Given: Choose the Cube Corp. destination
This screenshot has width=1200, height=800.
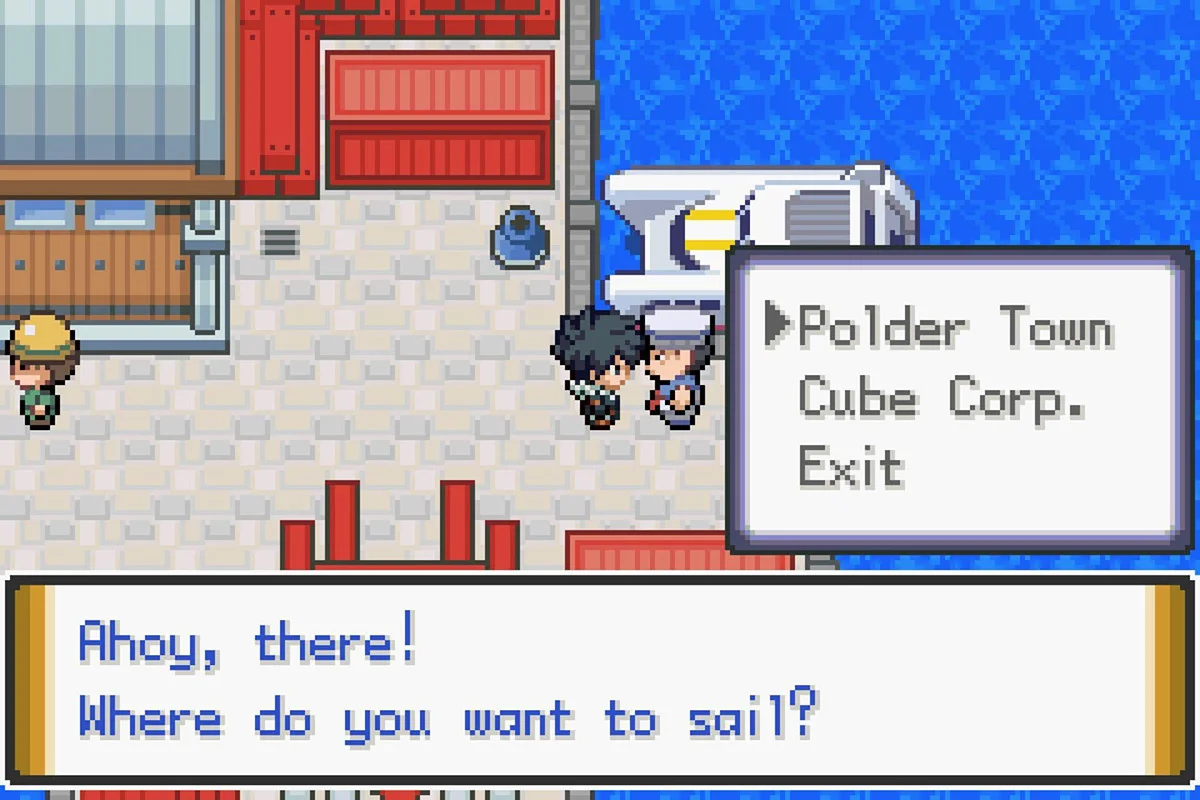Looking at the screenshot, I should click(941, 399).
